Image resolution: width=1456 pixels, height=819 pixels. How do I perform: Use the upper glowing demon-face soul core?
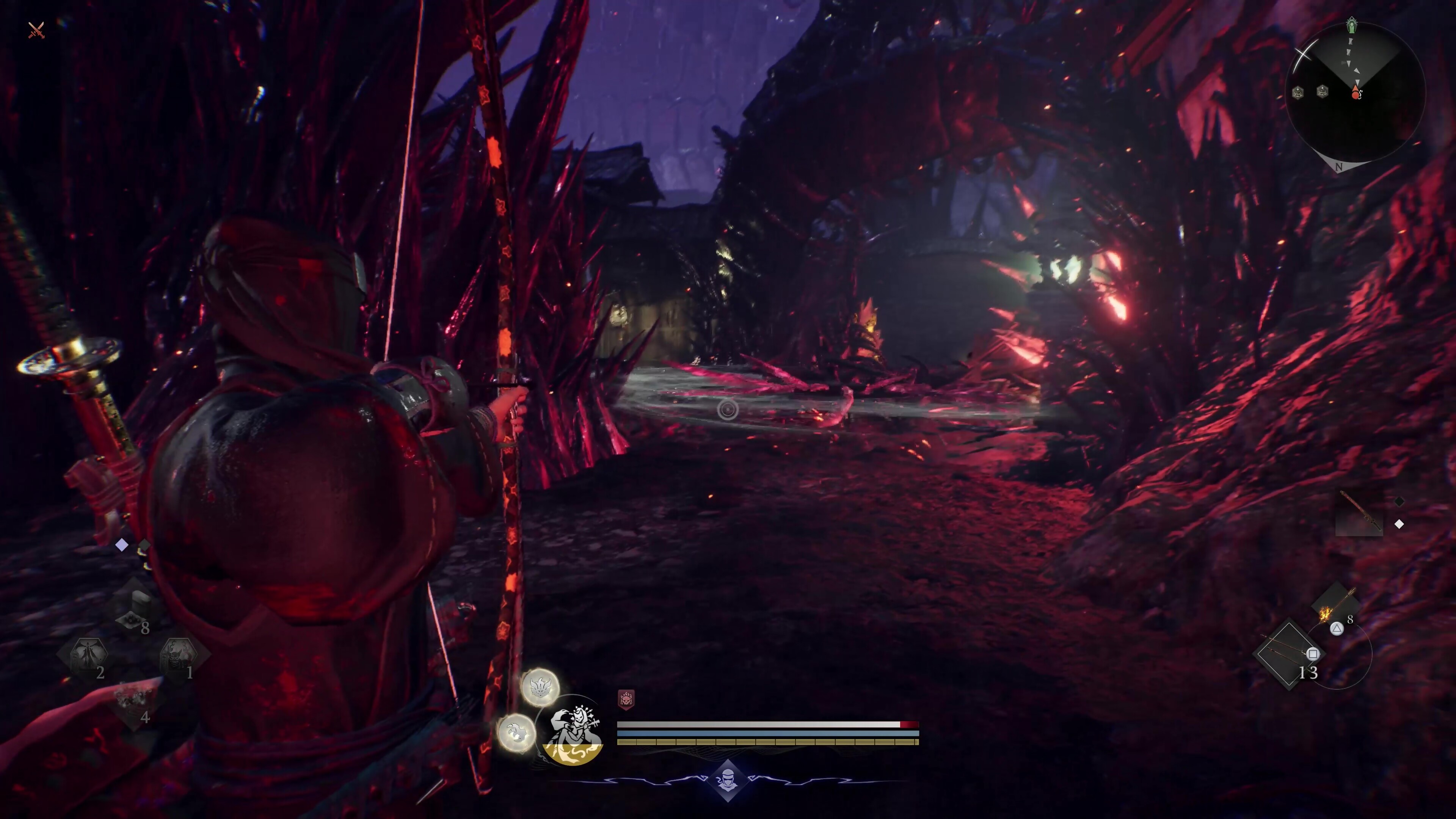tap(540, 687)
